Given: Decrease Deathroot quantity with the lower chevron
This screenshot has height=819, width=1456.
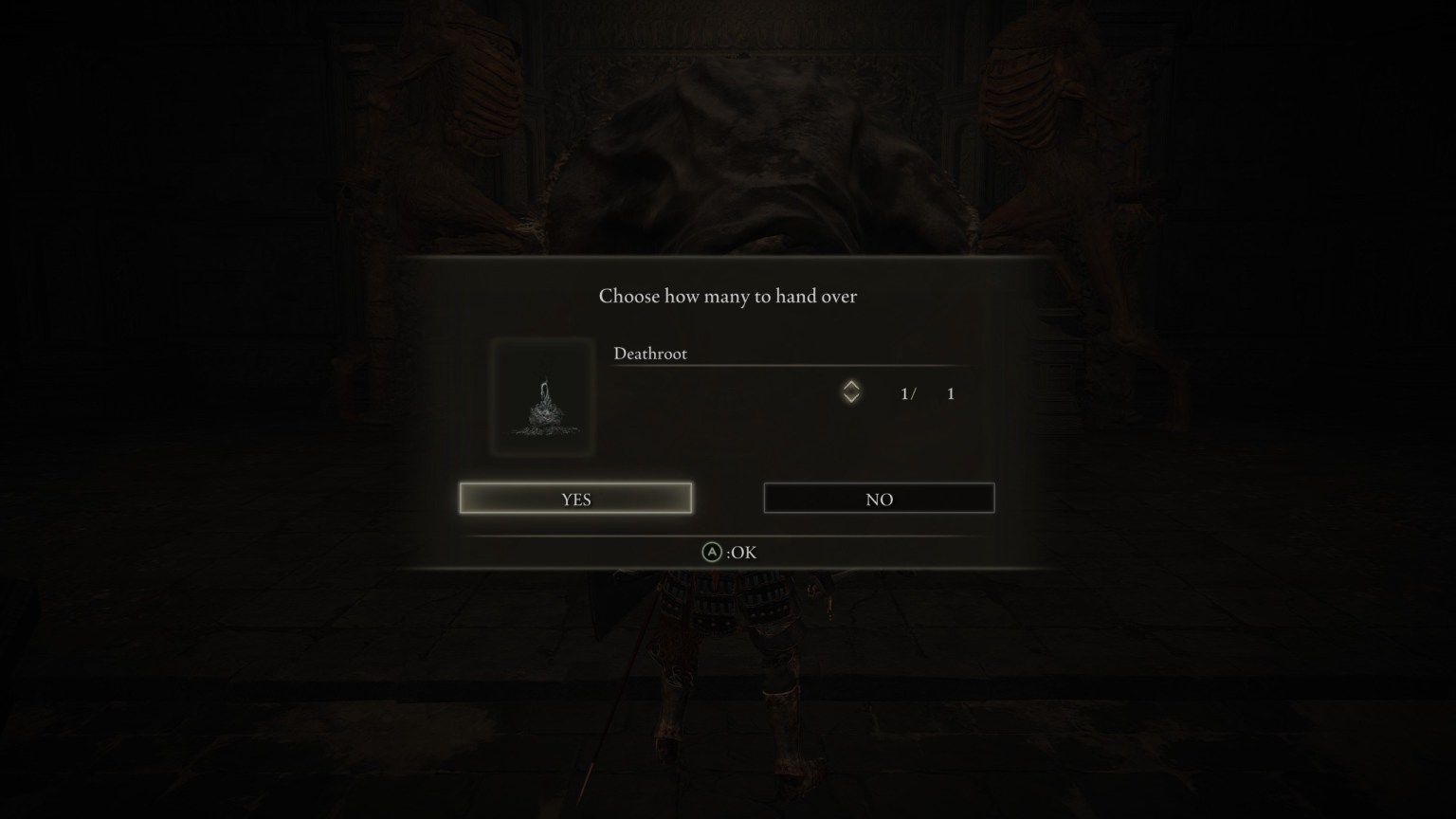Looking at the screenshot, I should (851, 400).
